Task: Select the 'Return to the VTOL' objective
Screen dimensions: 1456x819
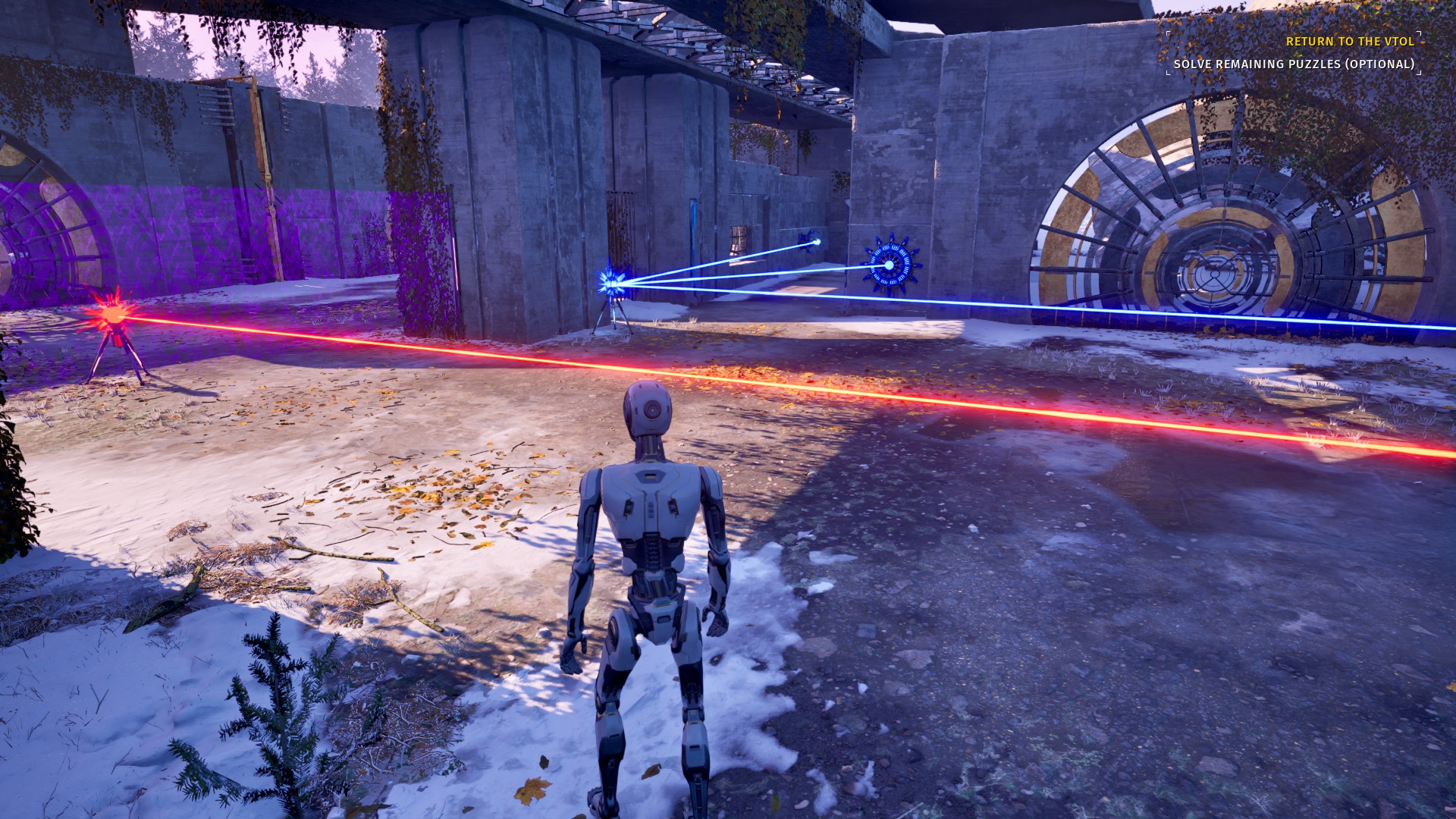Action: click(x=1350, y=42)
